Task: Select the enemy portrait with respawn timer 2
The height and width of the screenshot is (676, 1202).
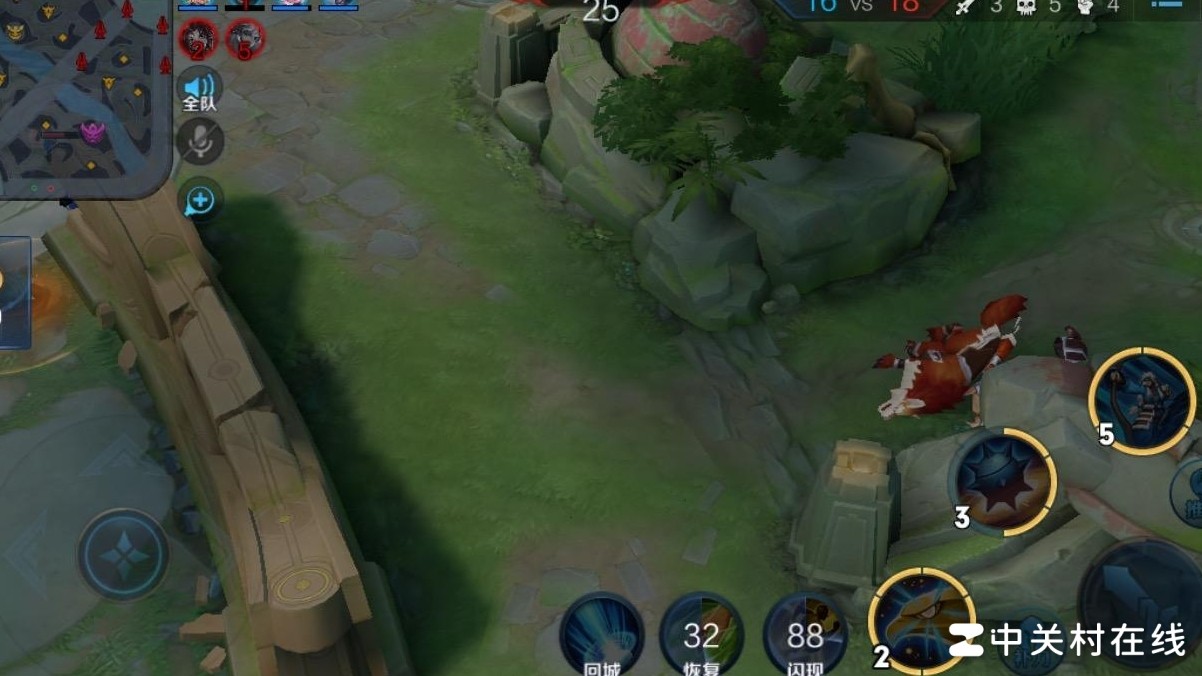Action: click(x=197, y=38)
